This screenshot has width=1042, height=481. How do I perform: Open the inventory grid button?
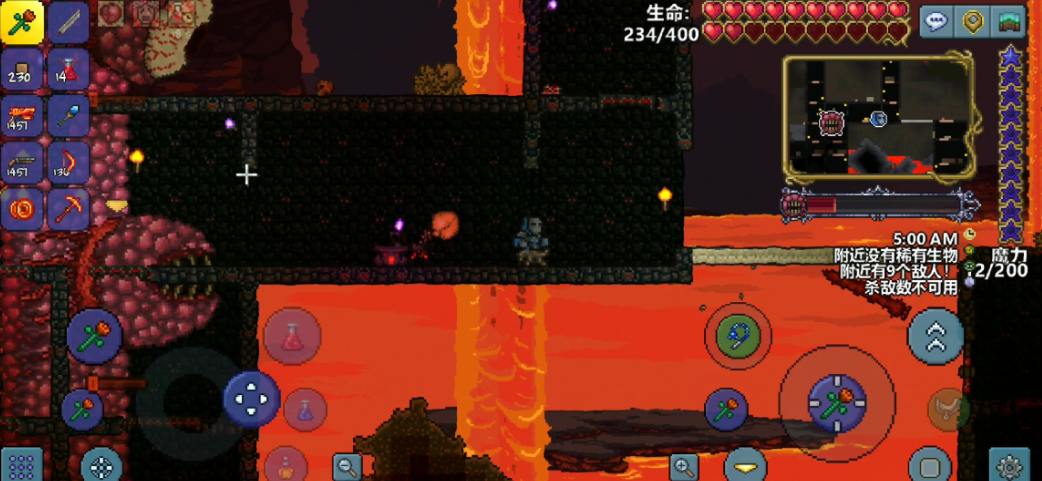(x=22, y=465)
